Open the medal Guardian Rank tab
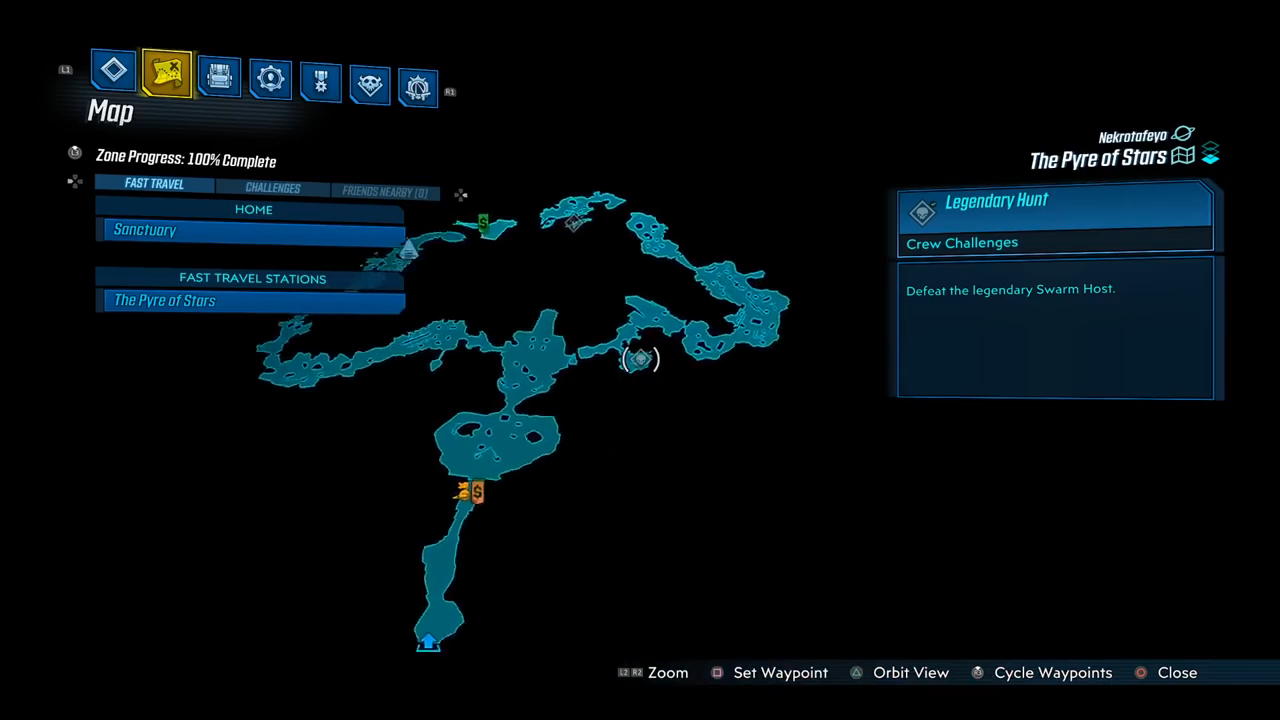1280x720 pixels. click(320, 82)
